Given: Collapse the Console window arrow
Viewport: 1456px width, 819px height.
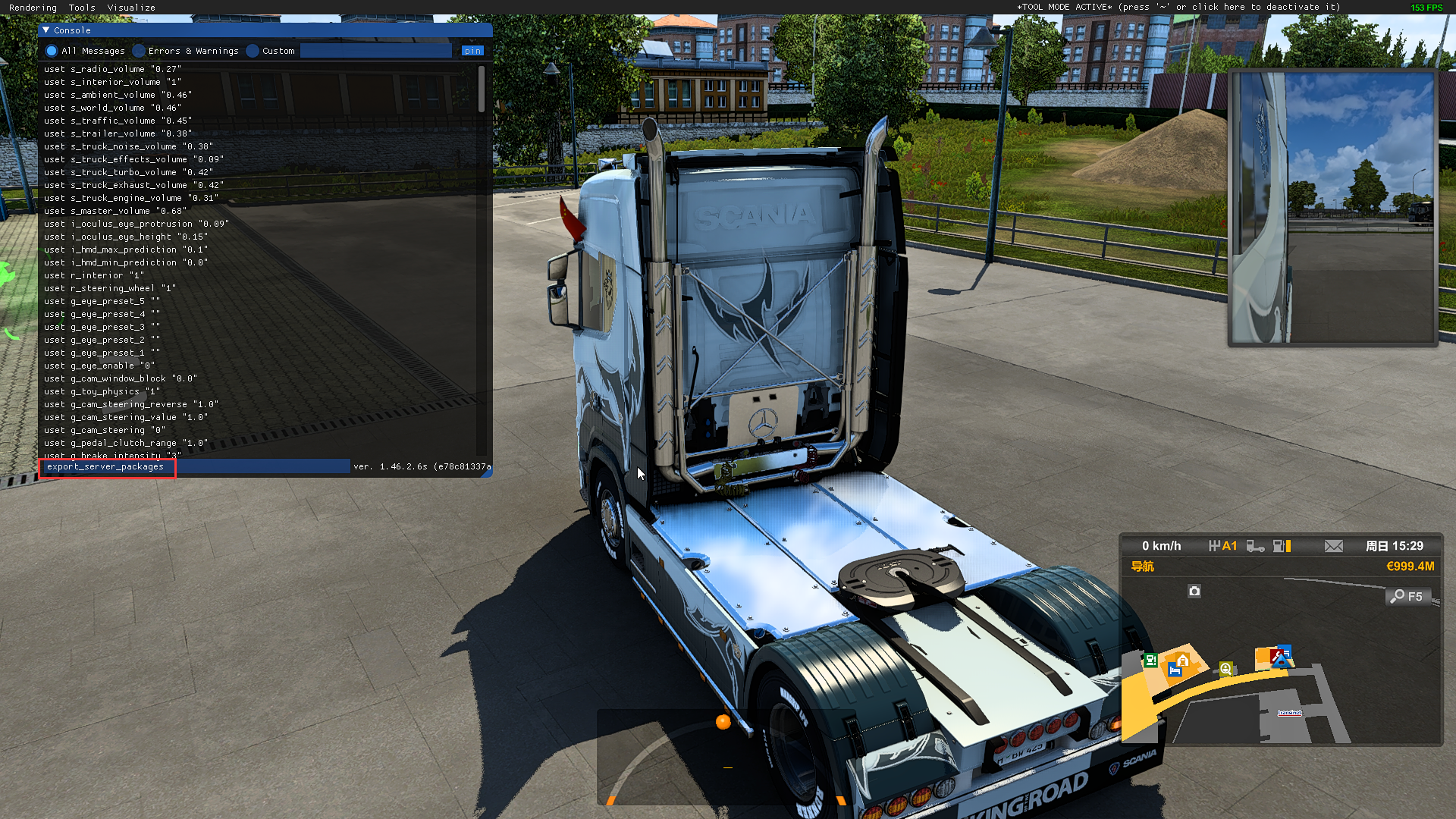Looking at the screenshot, I should (46, 30).
